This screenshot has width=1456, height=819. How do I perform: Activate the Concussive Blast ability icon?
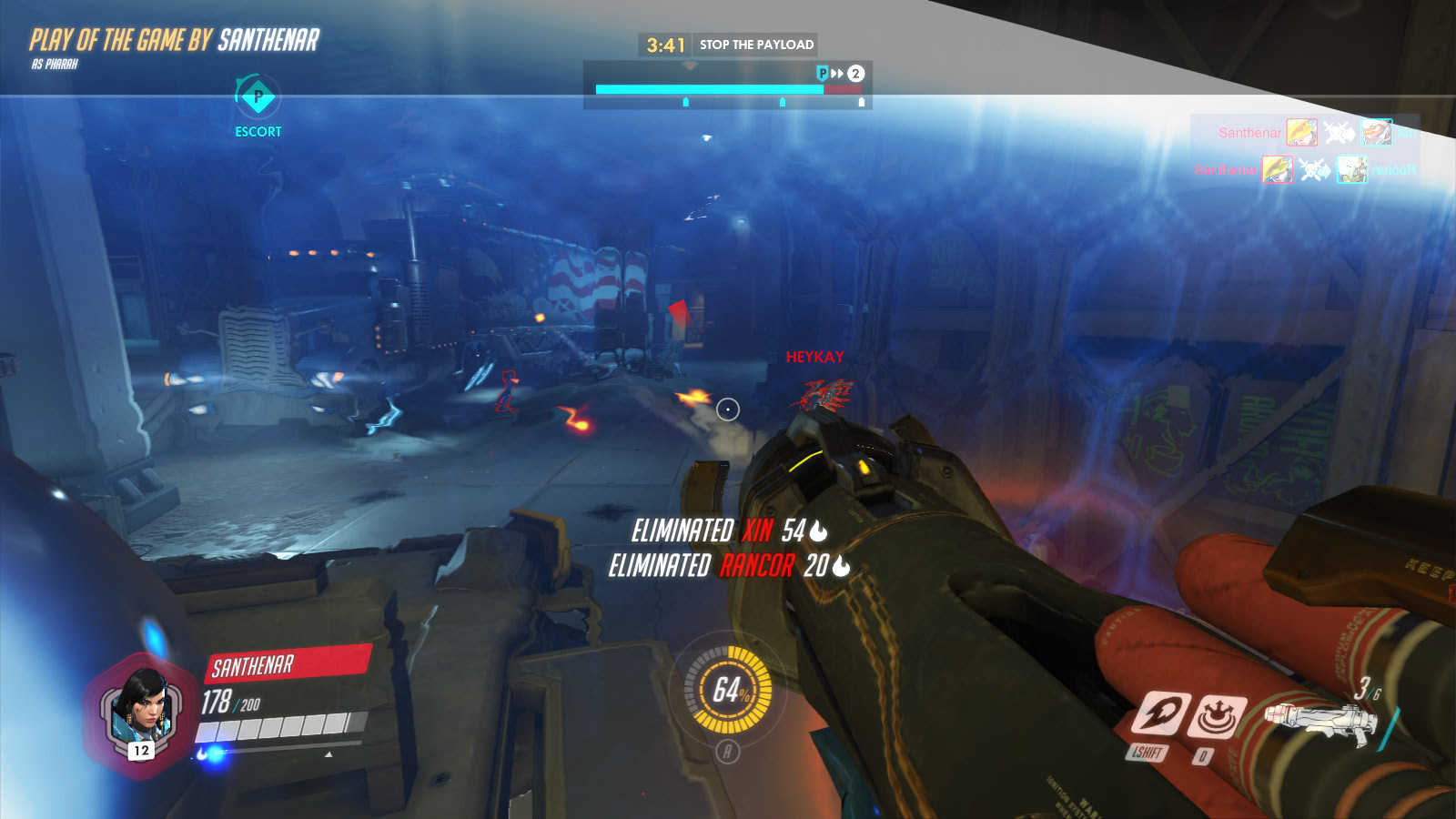pos(1217,716)
